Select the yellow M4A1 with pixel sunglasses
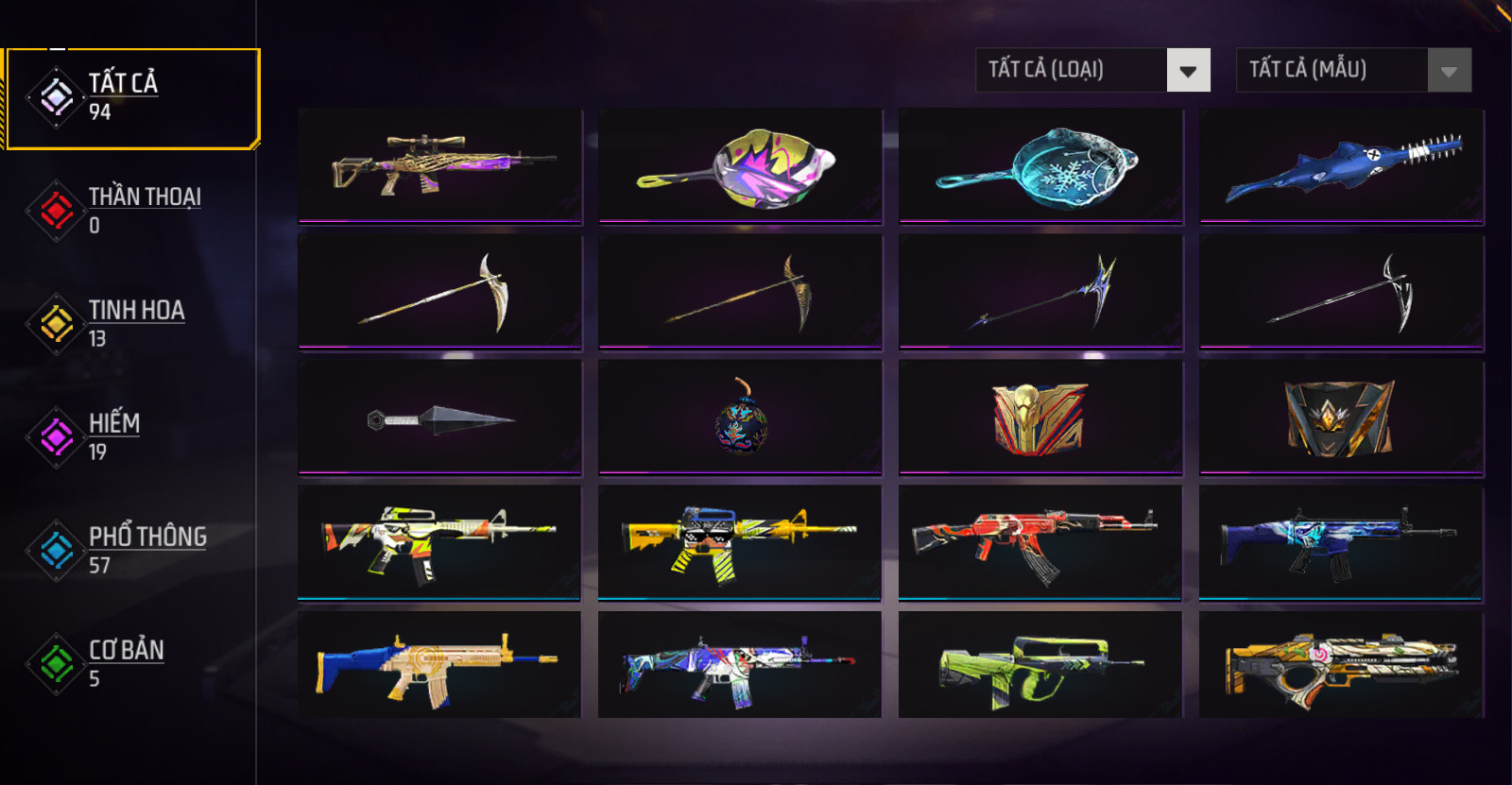The height and width of the screenshot is (785, 1512). (739, 542)
